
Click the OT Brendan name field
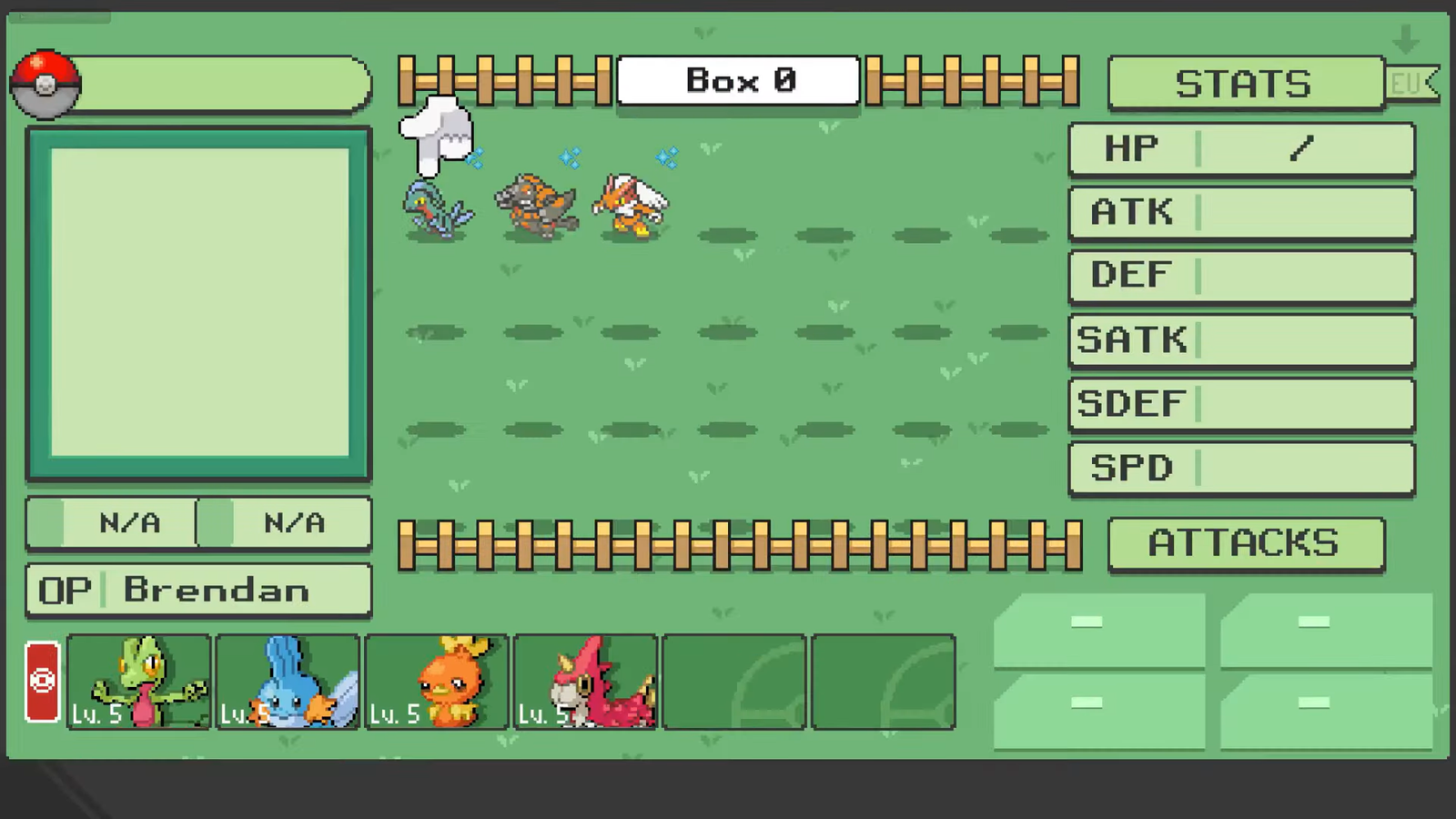pos(198,590)
